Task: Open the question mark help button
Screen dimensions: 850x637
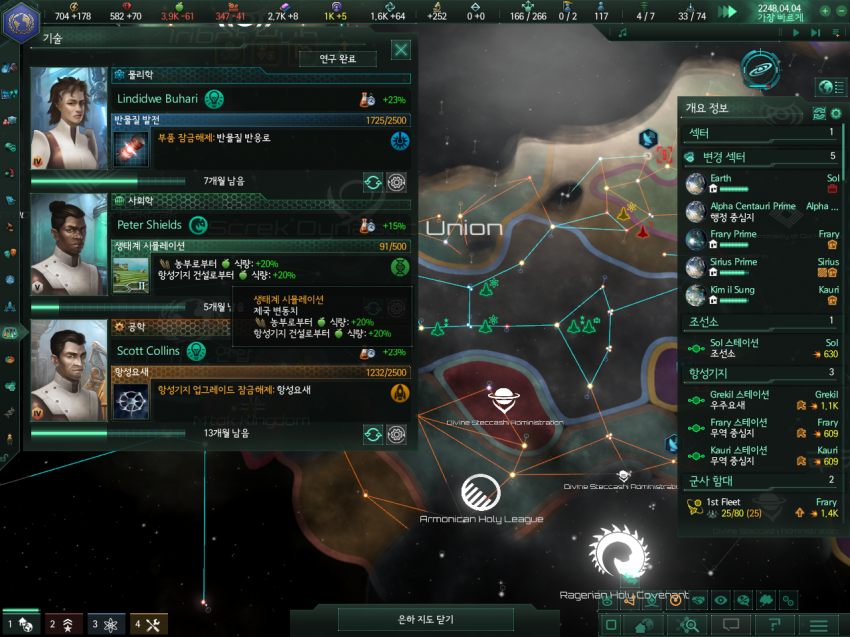Action: click(x=775, y=625)
